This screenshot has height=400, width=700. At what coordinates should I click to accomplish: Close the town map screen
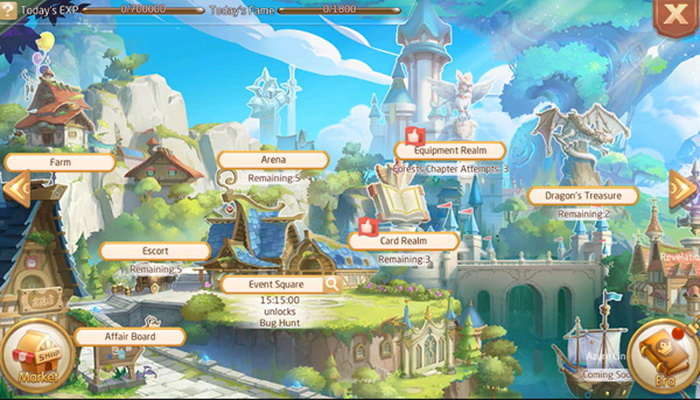click(680, 17)
